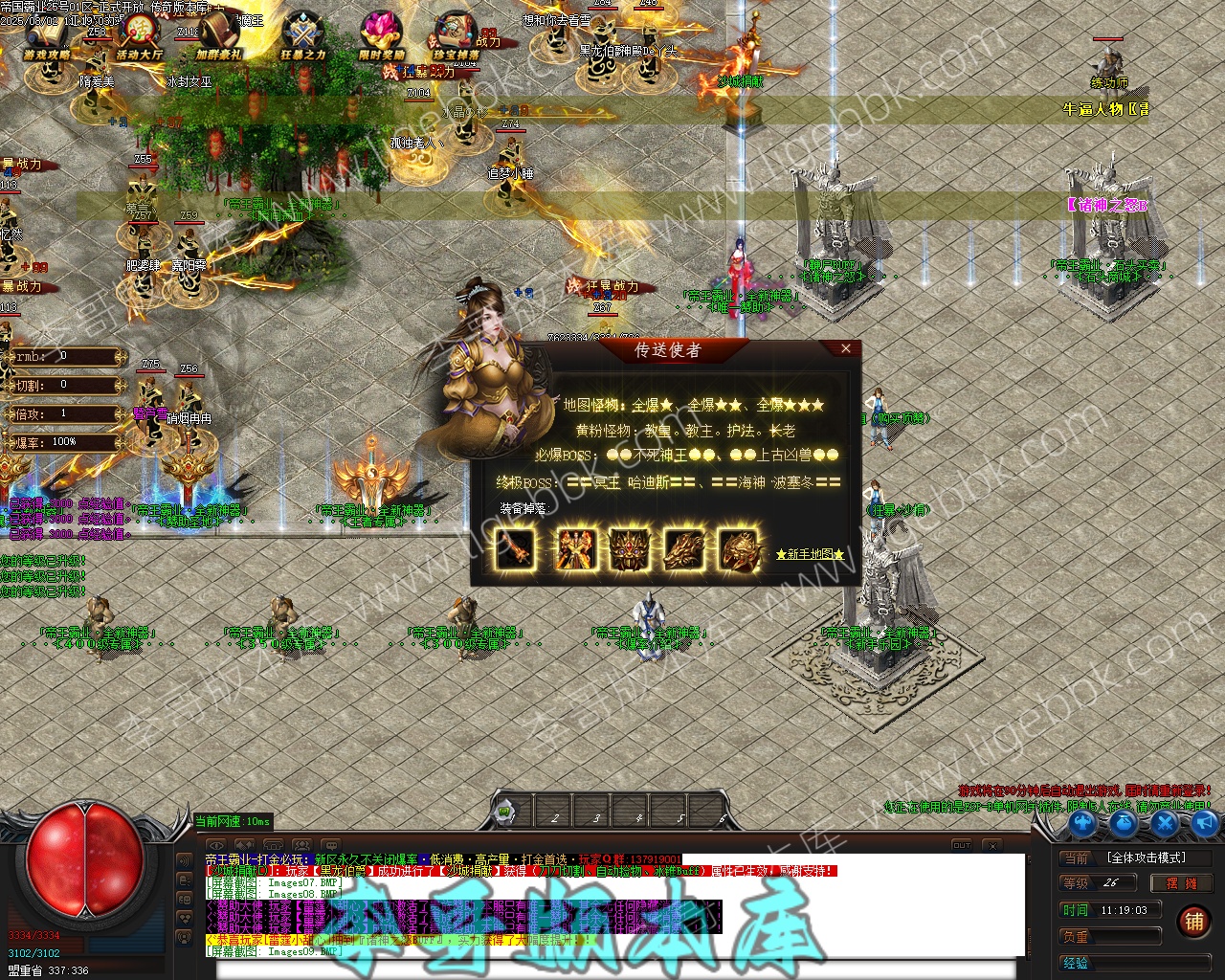Toggle the 全体攻击模式 attack mode
Screen dimensions: 1225x980
coord(1146,857)
